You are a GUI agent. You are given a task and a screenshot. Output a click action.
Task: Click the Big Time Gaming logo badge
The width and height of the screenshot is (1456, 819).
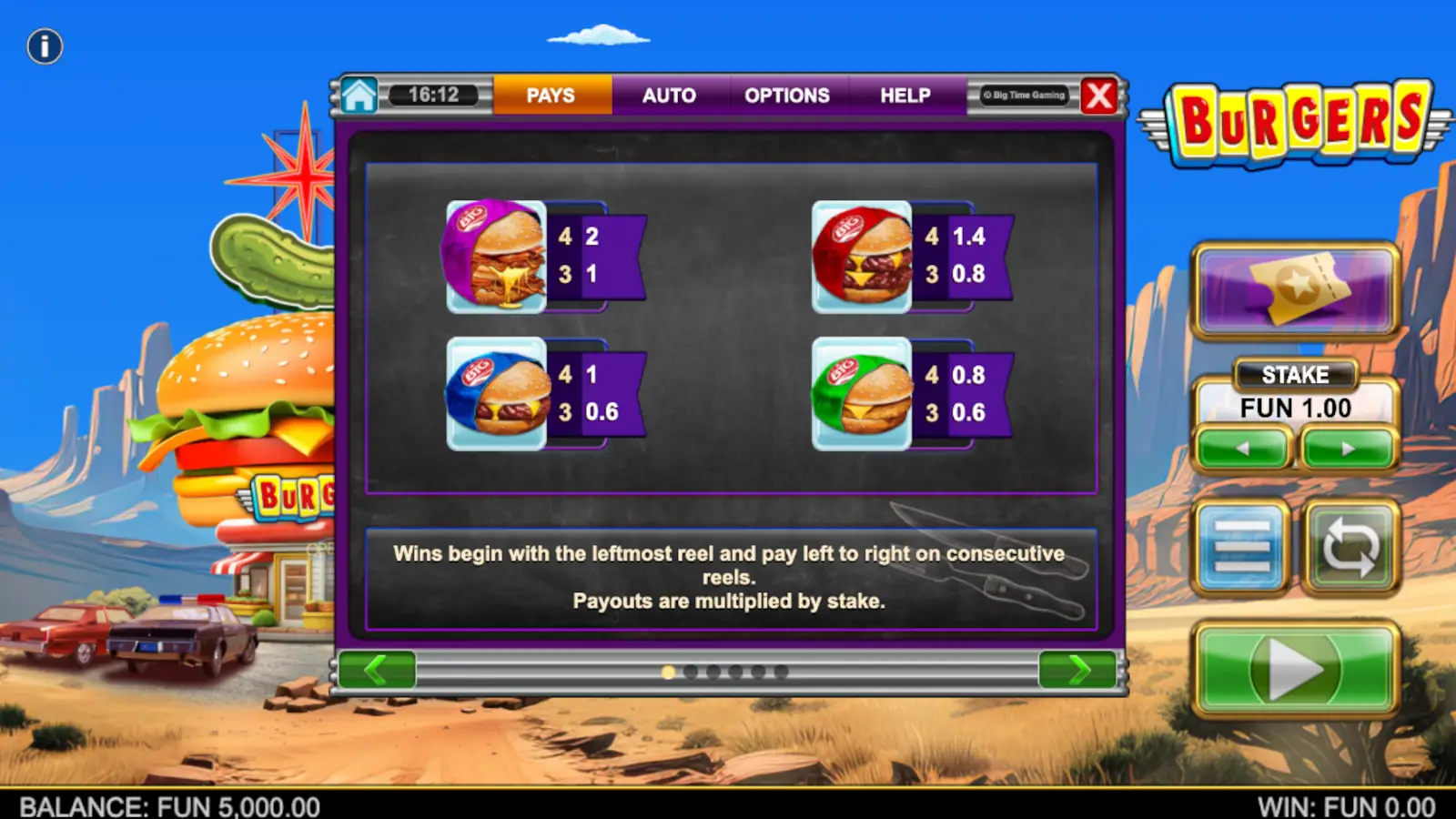(x=1026, y=95)
